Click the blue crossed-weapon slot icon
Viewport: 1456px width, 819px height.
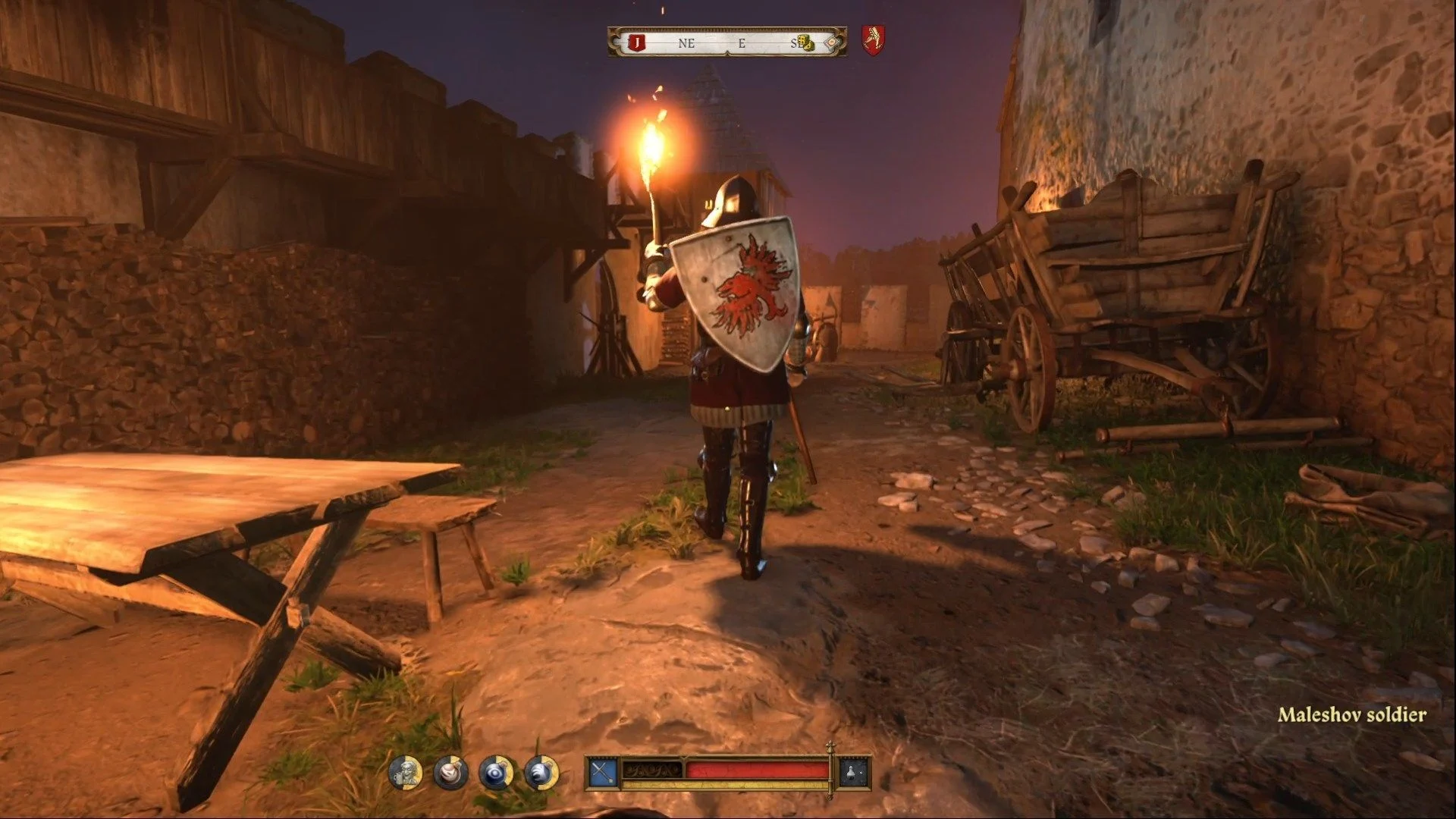coord(602,773)
